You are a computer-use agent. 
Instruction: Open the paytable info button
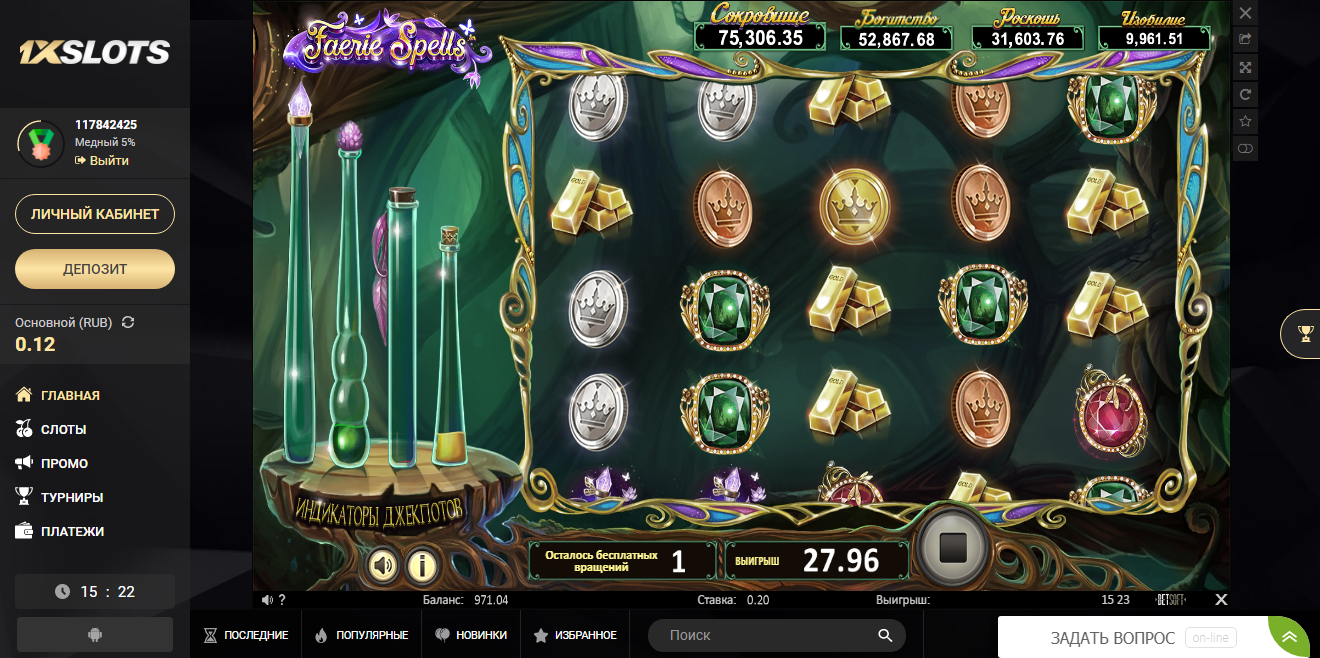click(422, 566)
